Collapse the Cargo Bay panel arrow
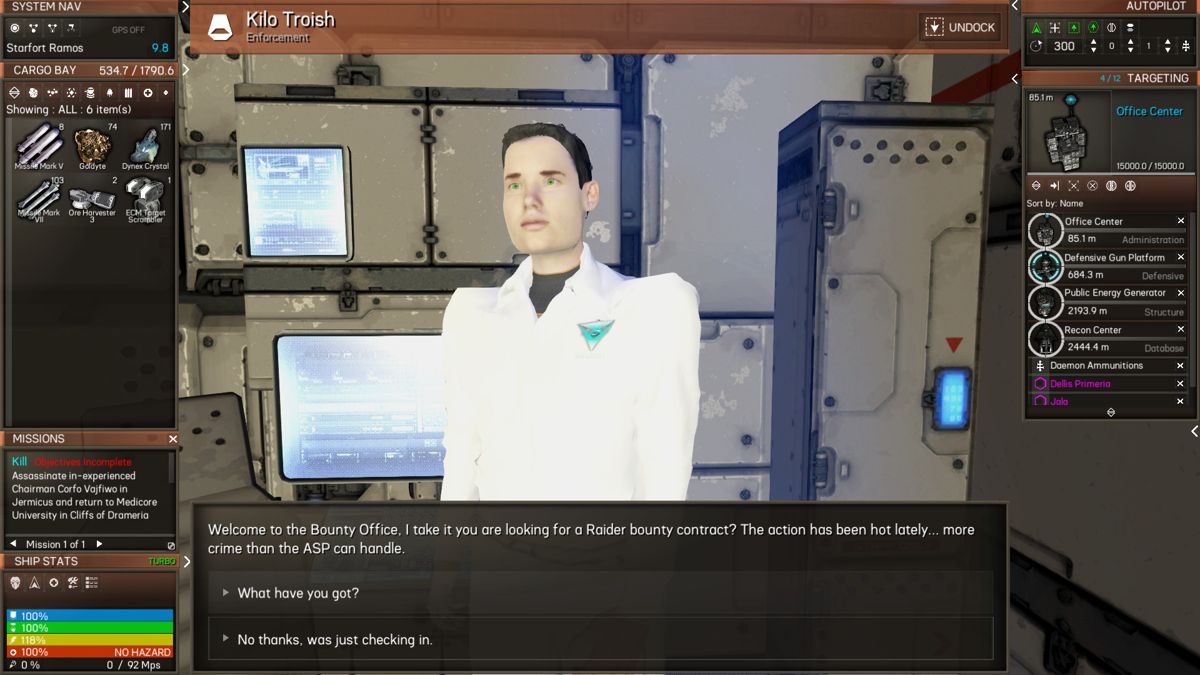This screenshot has width=1200, height=675. (185, 70)
